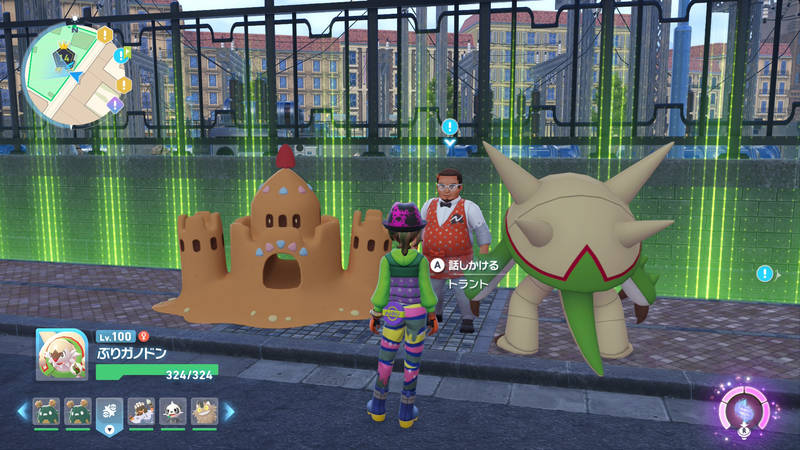The image size is (800, 450).
Task: Click the purple diamond marker on minimap
Action: (115, 104)
